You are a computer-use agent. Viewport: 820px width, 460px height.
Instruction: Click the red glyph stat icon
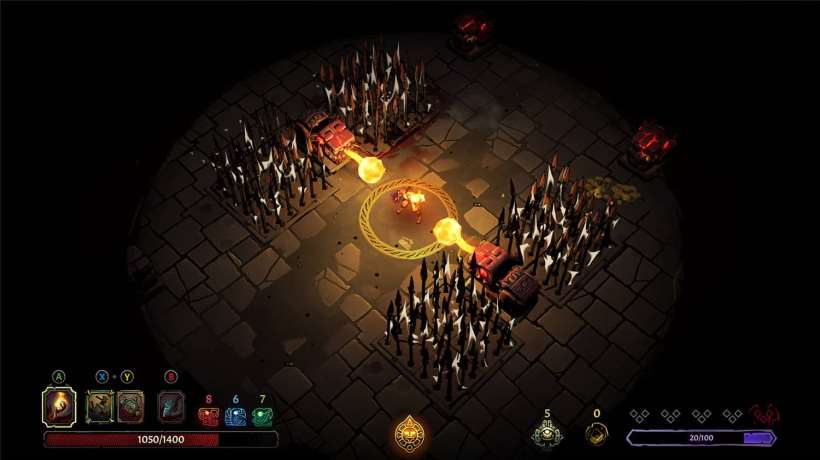coord(209,416)
